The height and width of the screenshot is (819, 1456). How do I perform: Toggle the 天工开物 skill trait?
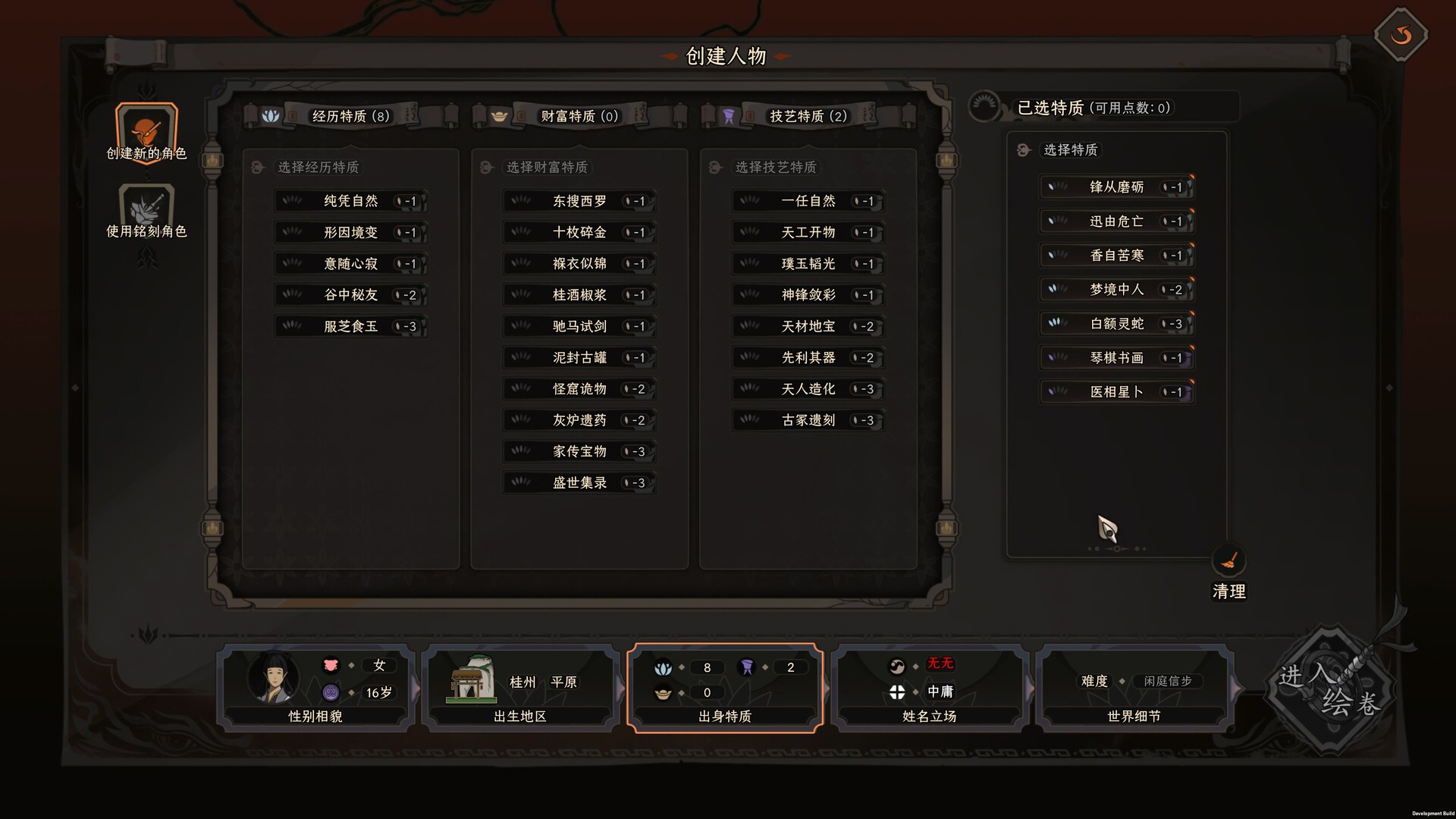click(808, 232)
